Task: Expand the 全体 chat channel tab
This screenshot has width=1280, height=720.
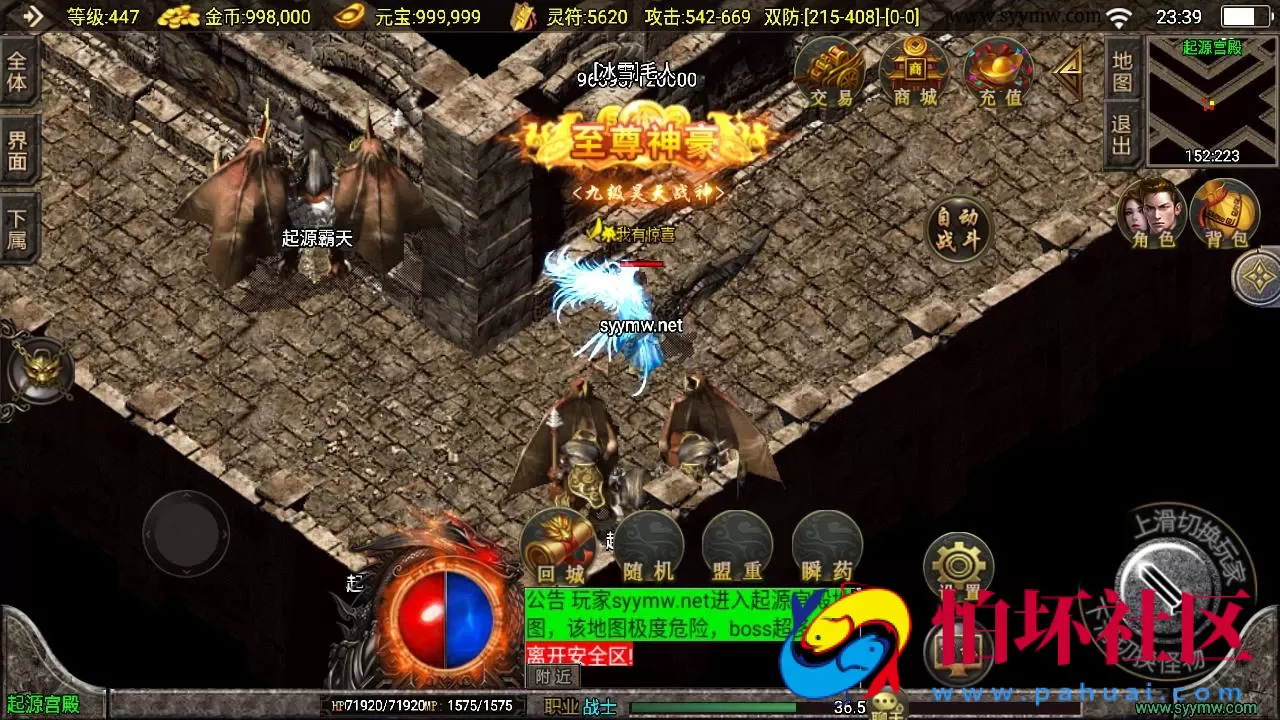Action: pos(18,72)
